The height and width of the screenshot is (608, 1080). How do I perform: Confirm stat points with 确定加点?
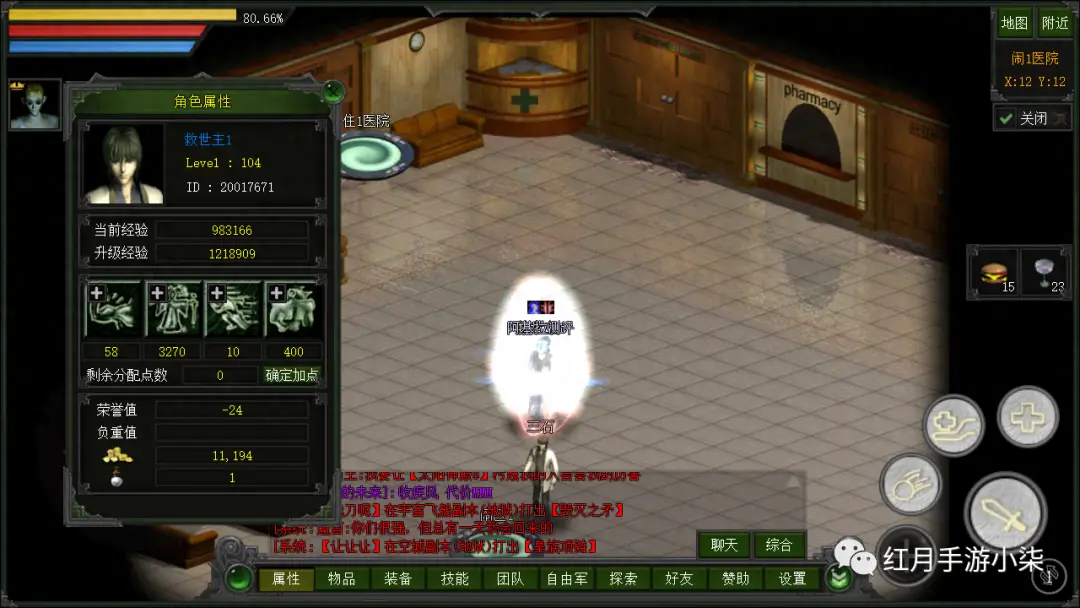[292, 375]
